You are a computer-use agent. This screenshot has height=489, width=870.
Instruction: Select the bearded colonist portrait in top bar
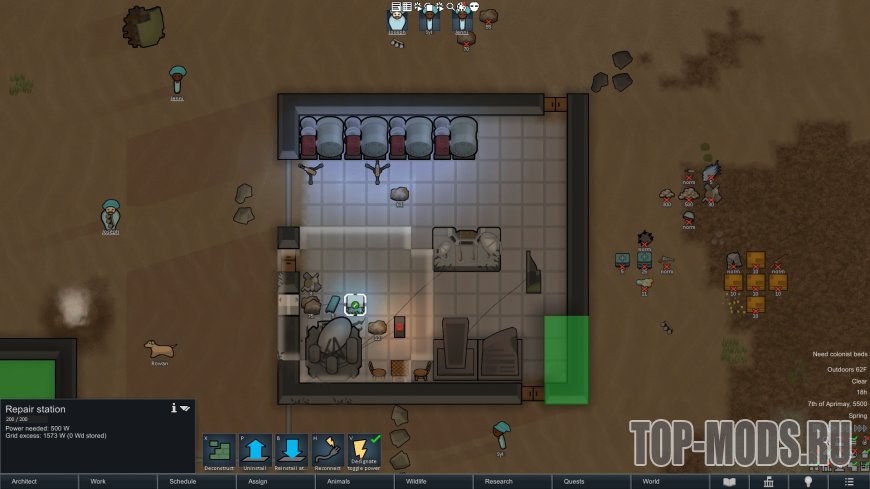coord(397,24)
